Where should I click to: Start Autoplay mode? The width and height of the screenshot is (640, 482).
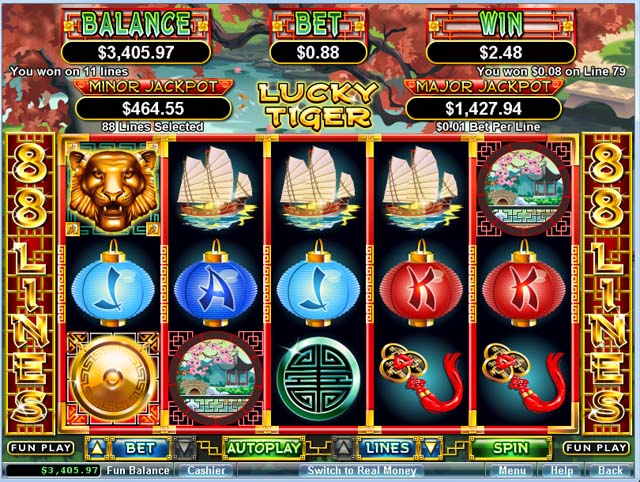(263, 447)
